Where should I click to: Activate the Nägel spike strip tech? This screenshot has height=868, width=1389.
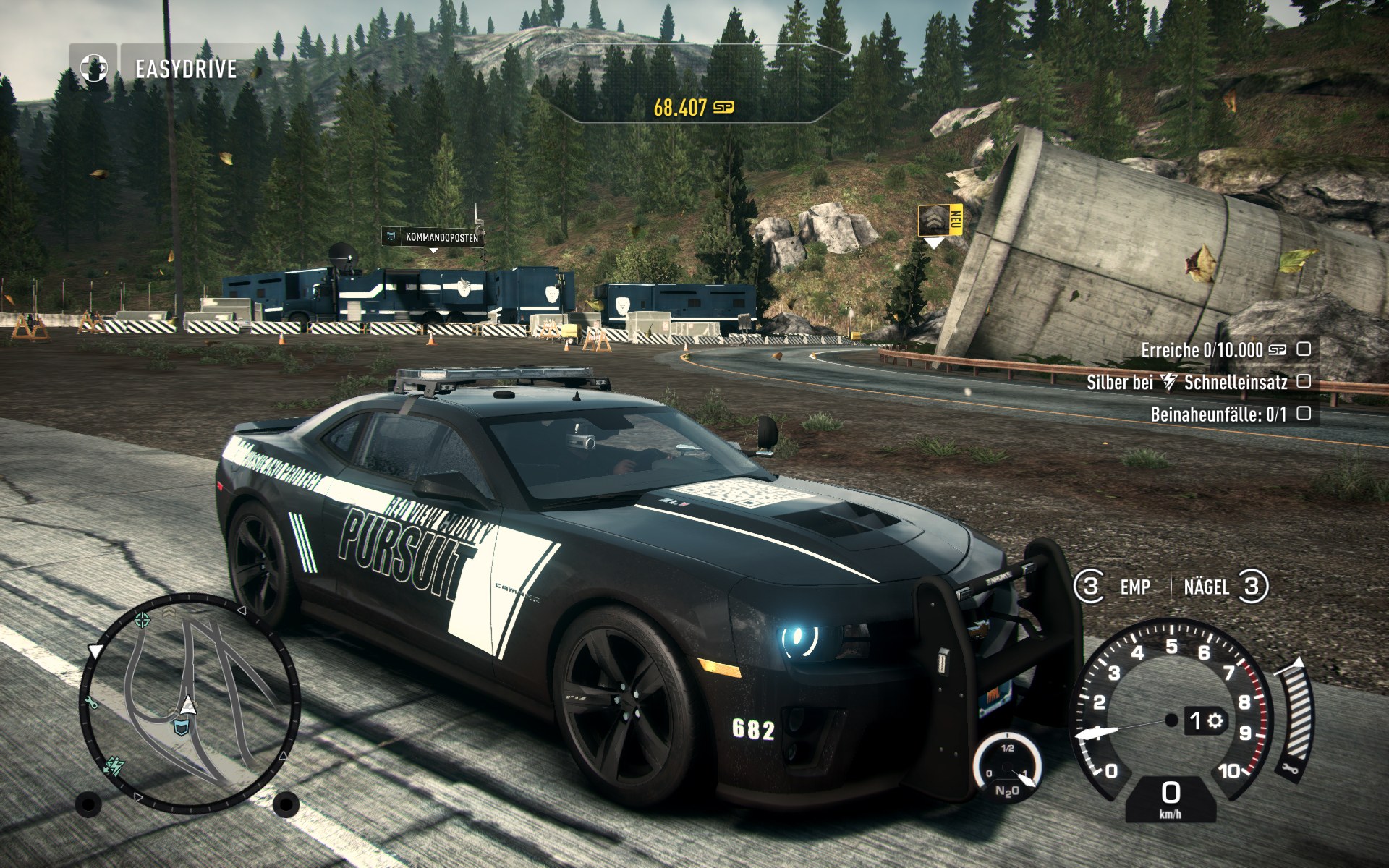(1207, 587)
